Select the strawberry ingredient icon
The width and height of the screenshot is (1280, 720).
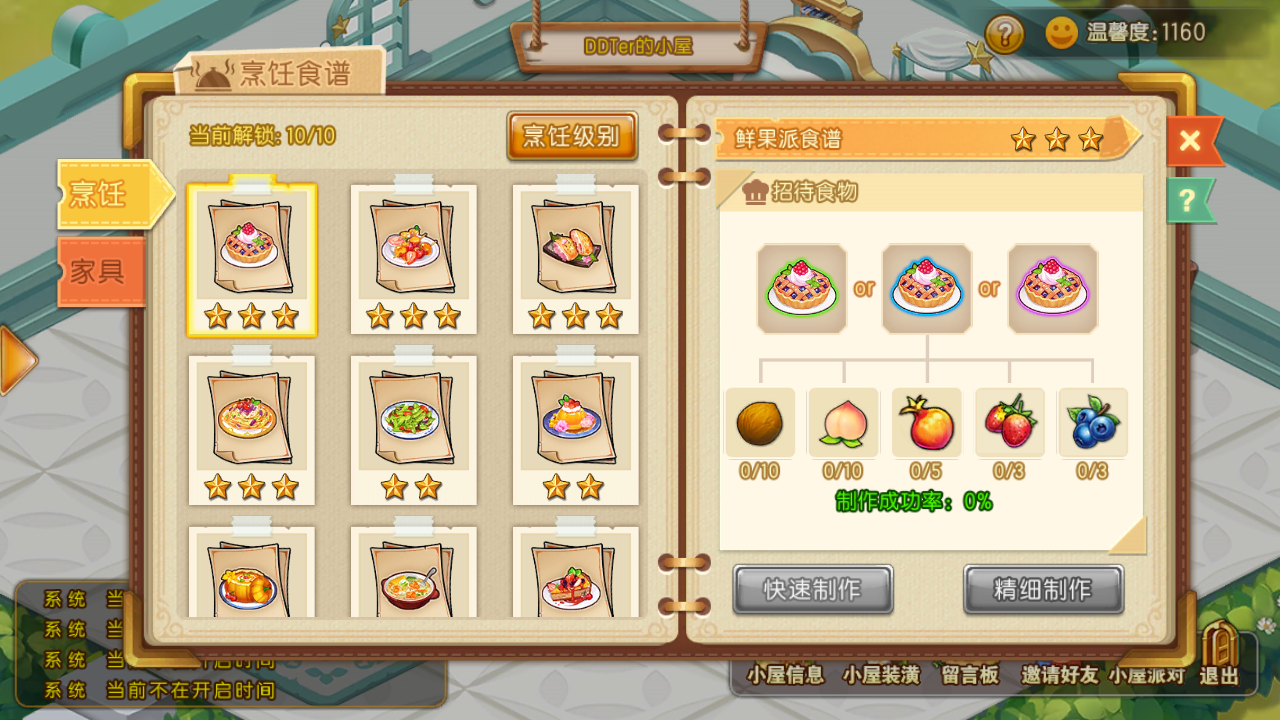(1011, 423)
